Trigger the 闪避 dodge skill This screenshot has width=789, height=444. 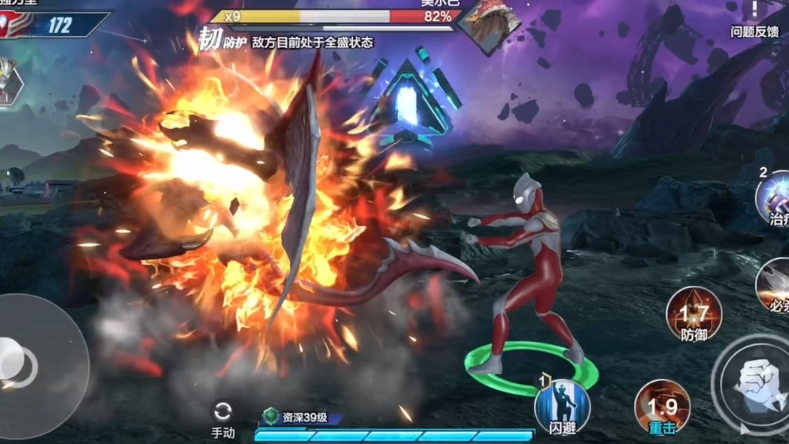[561, 407]
